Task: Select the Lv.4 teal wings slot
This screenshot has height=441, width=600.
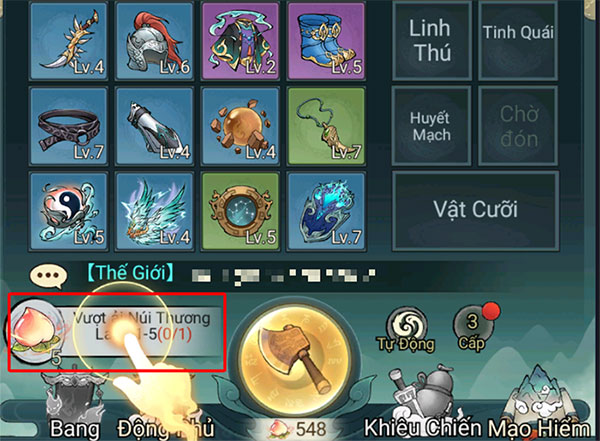Action: coord(152,211)
